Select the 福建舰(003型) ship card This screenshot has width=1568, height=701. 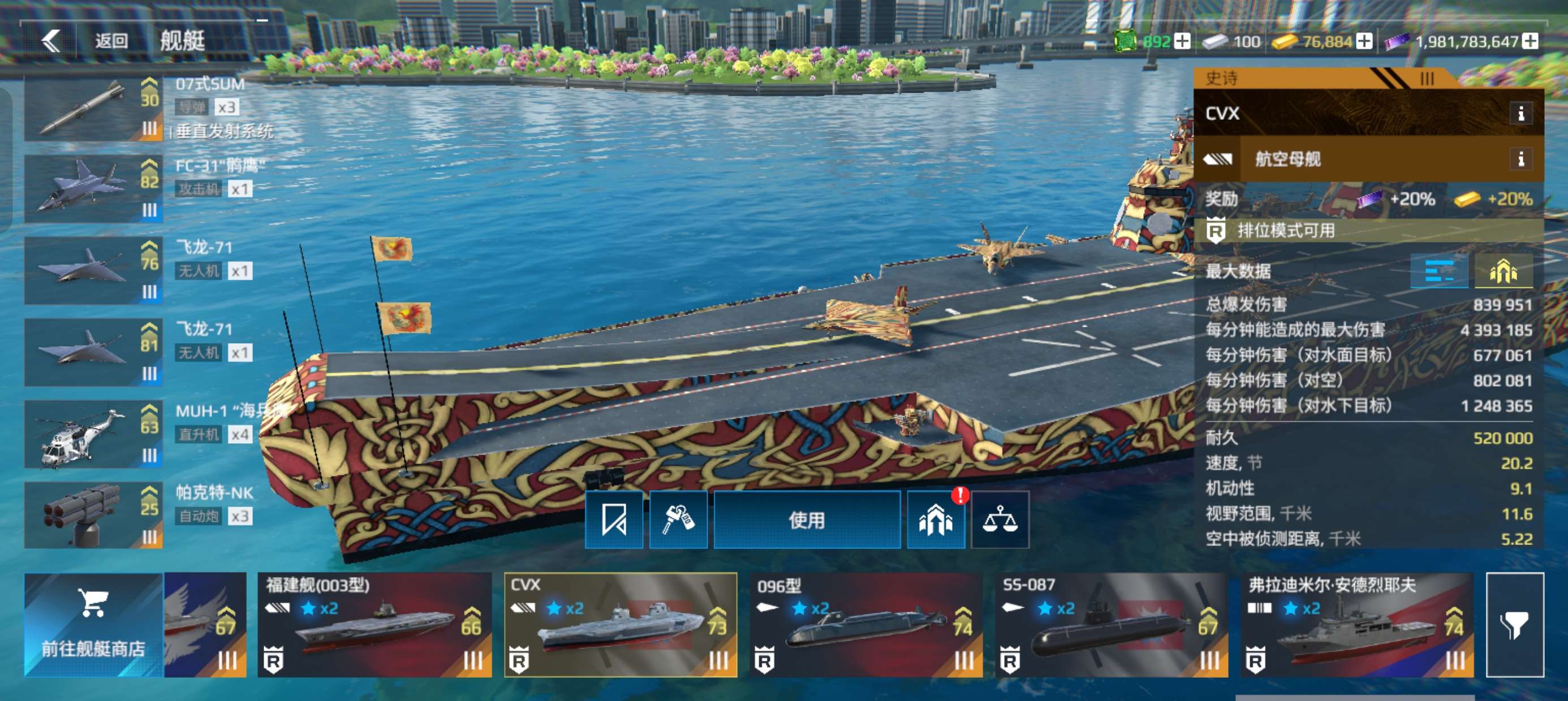click(374, 624)
